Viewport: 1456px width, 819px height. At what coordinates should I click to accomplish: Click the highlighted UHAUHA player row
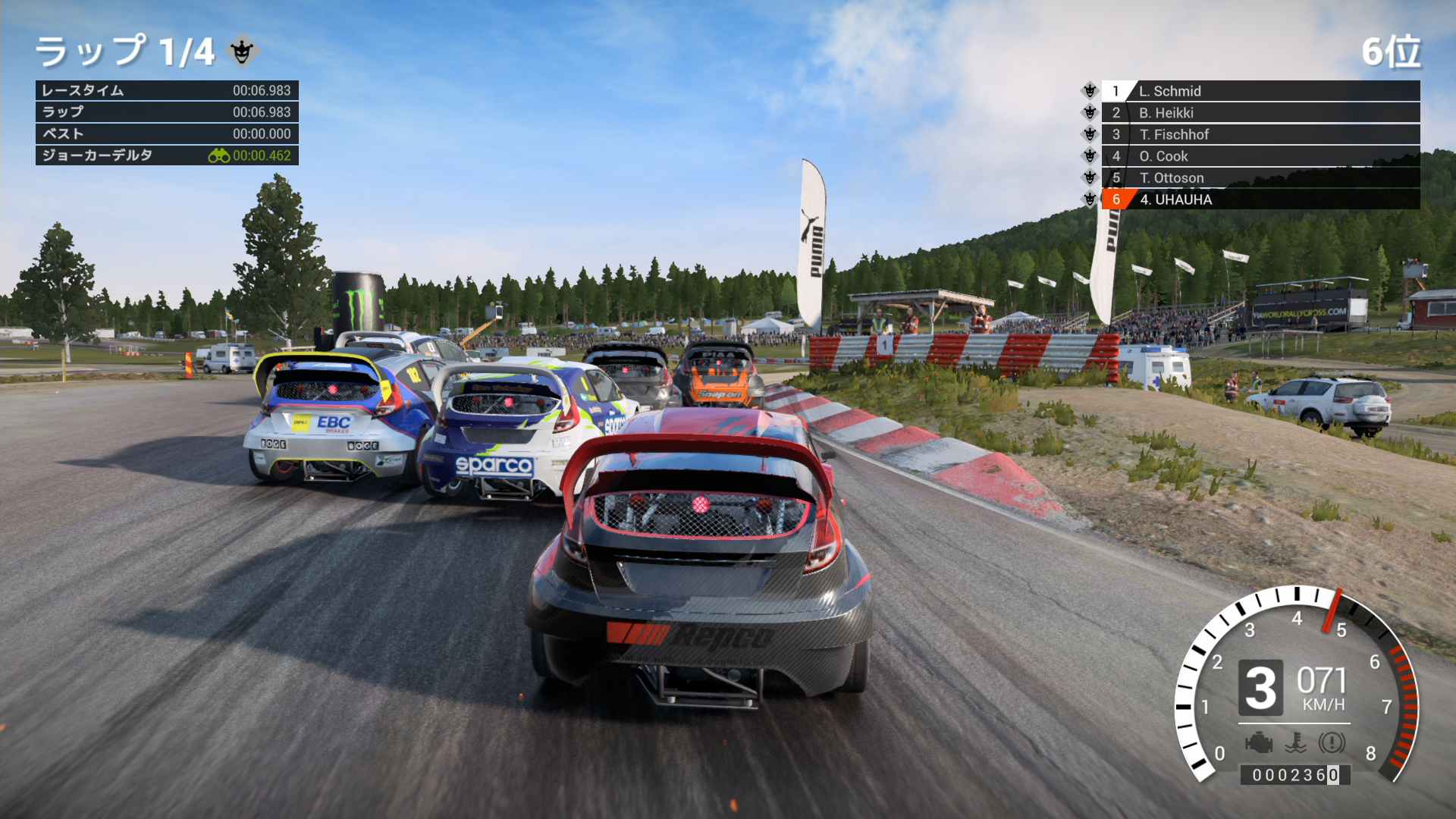tap(1259, 199)
